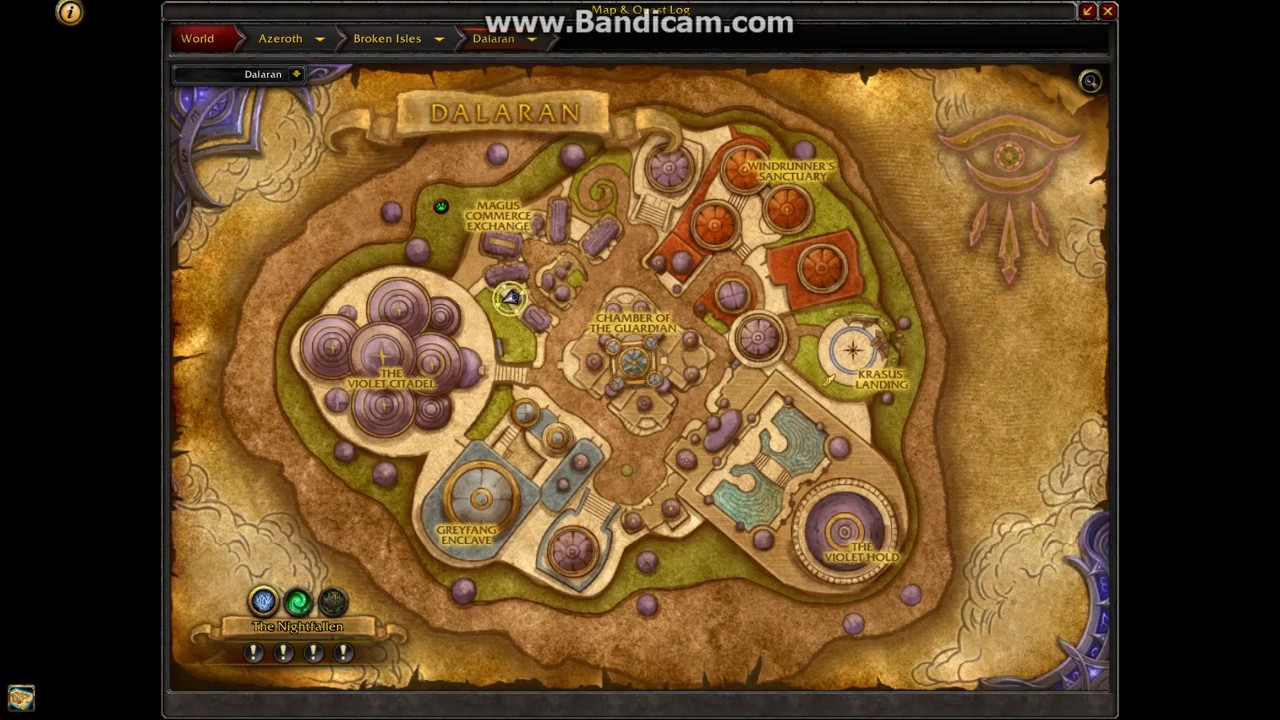Click the player position marker on the map
The image size is (1280, 720).
510,297
